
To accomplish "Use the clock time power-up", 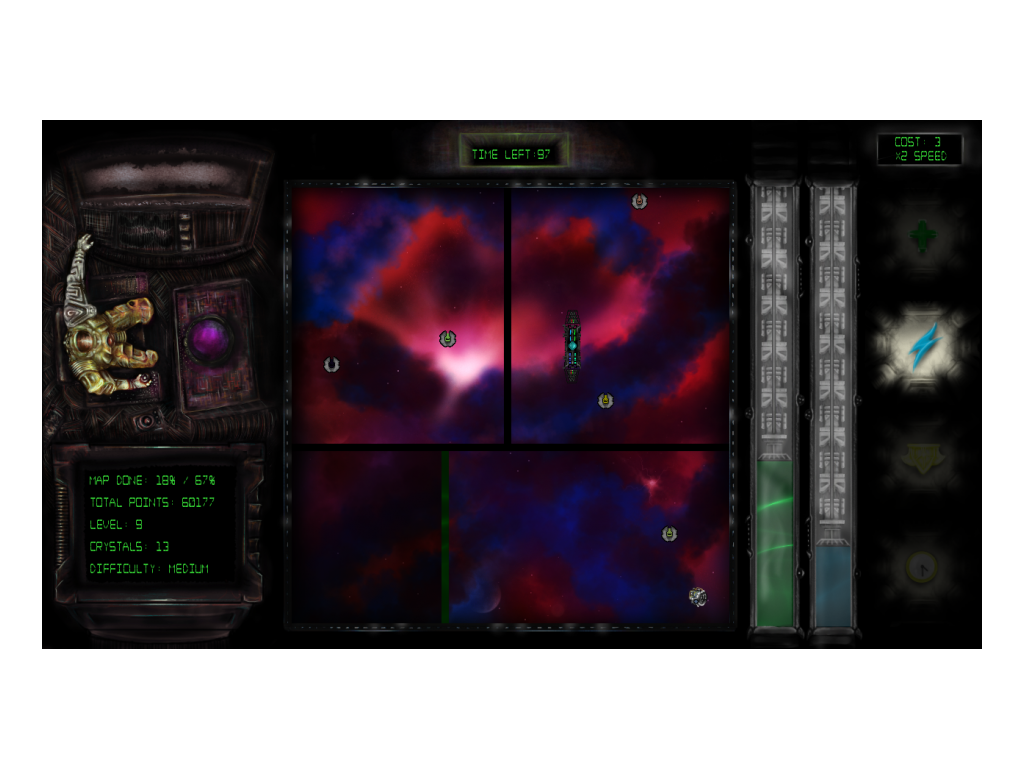I will 922,568.
